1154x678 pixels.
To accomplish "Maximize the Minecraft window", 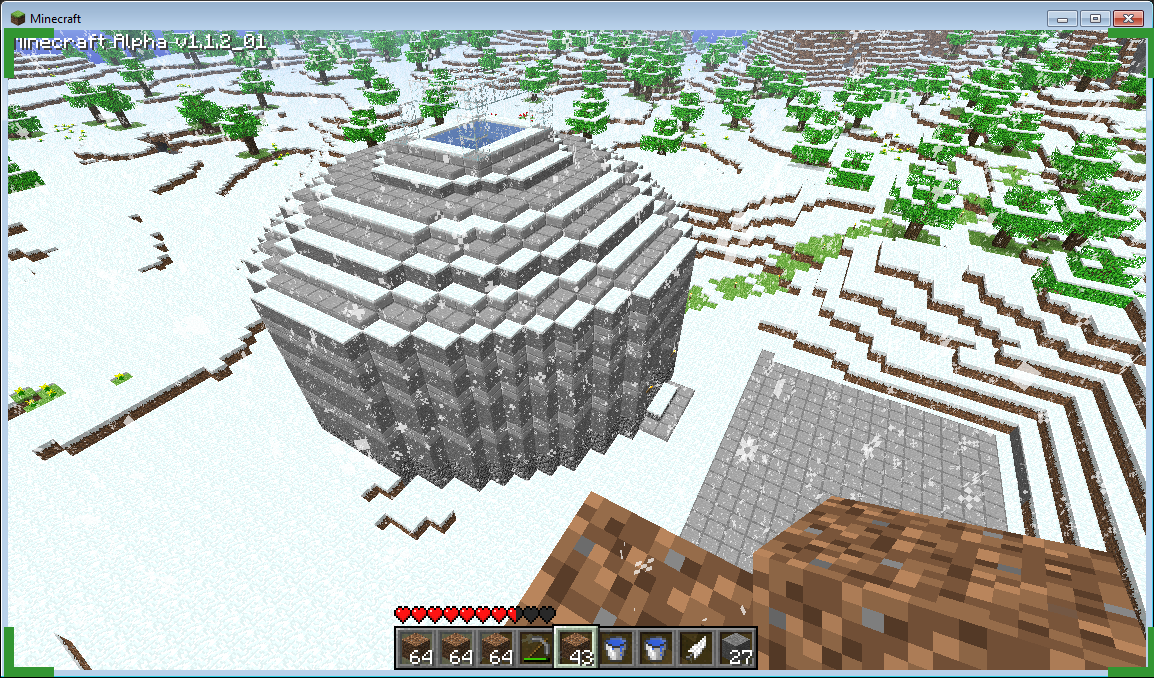I will [1093, 19].
